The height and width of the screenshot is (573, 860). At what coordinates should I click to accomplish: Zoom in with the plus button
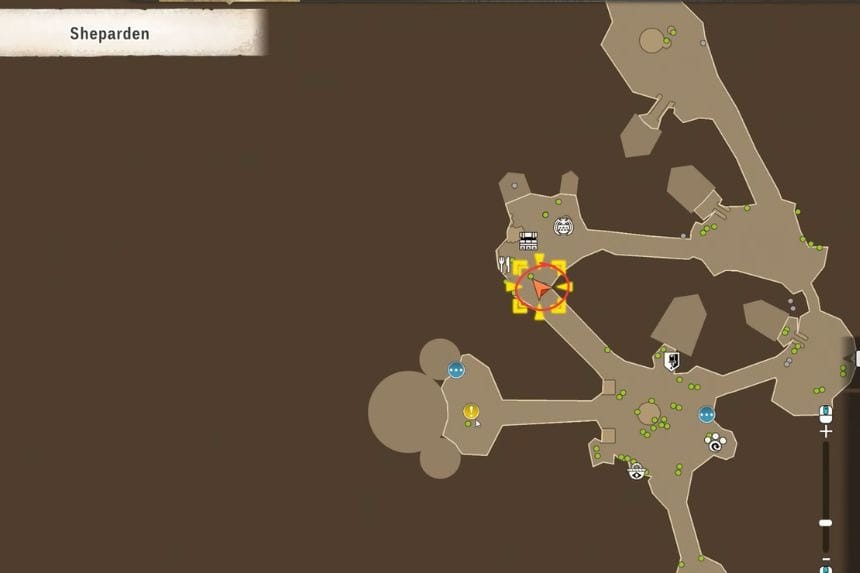point(825,432)
